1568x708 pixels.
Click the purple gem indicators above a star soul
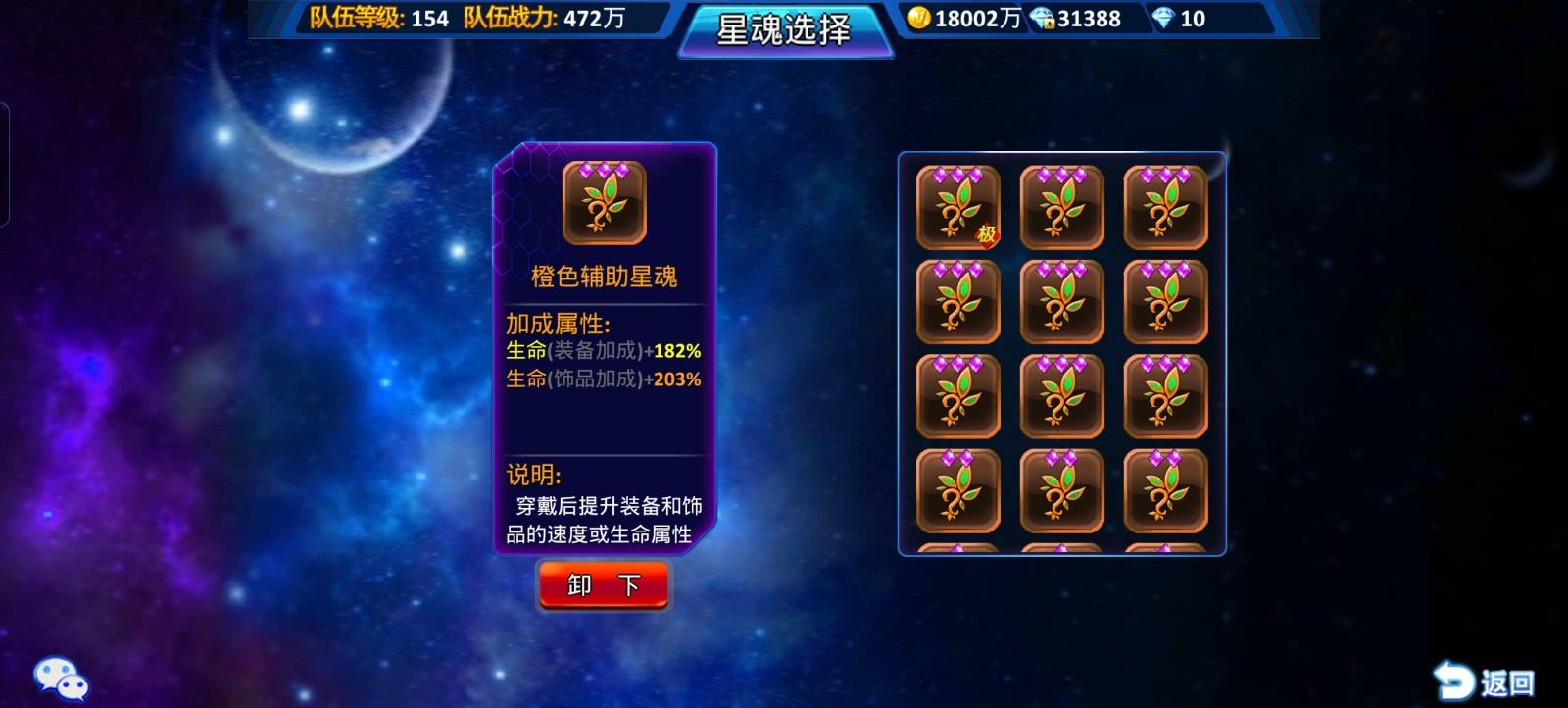coord(958,177)
